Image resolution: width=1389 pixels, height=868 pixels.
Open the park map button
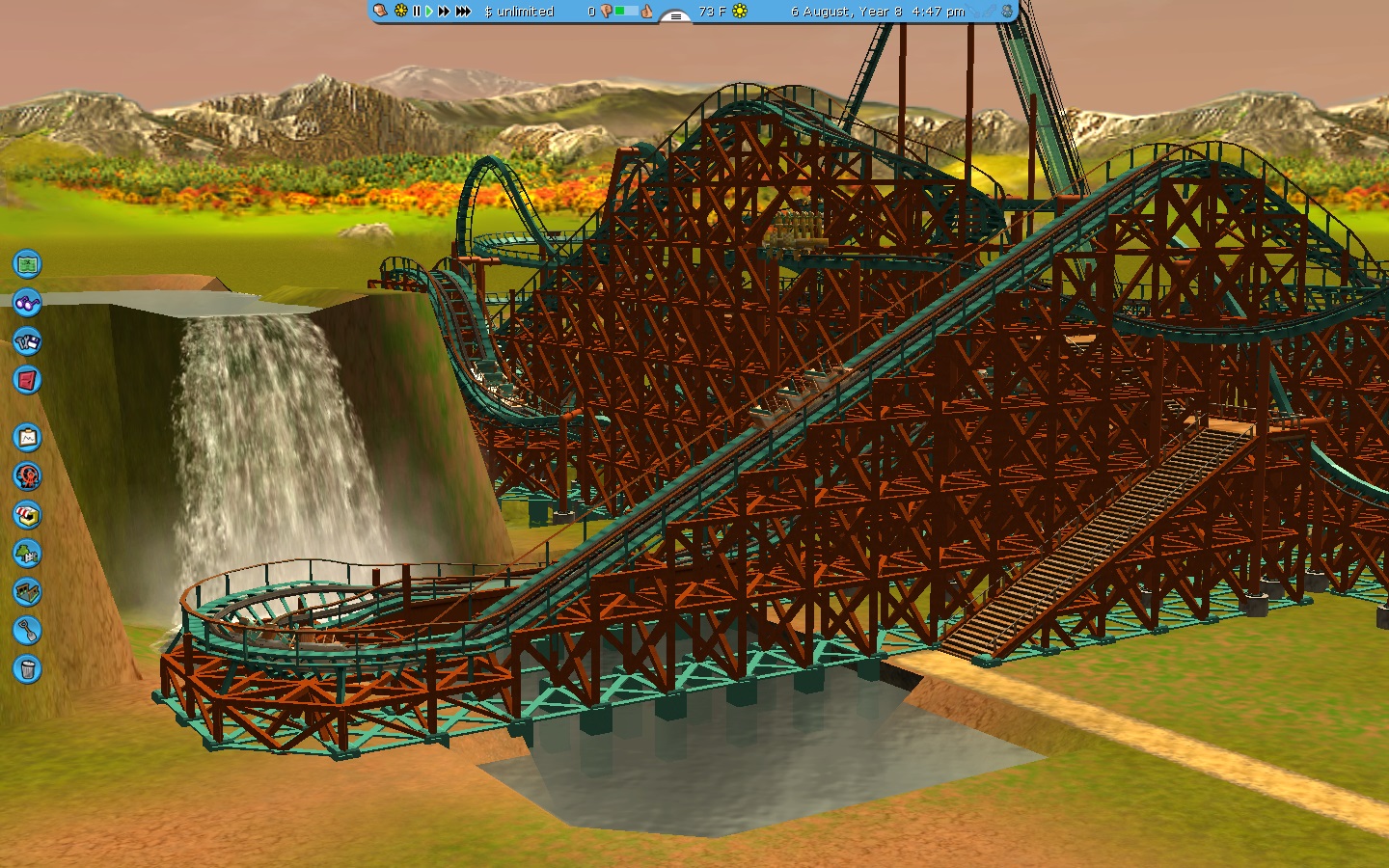coord(27,263)
